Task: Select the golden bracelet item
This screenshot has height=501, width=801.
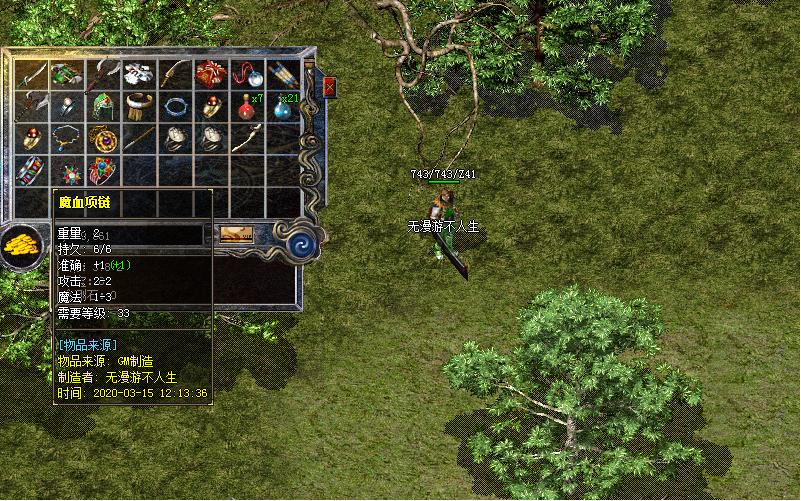Action: [x=139, y=106]
